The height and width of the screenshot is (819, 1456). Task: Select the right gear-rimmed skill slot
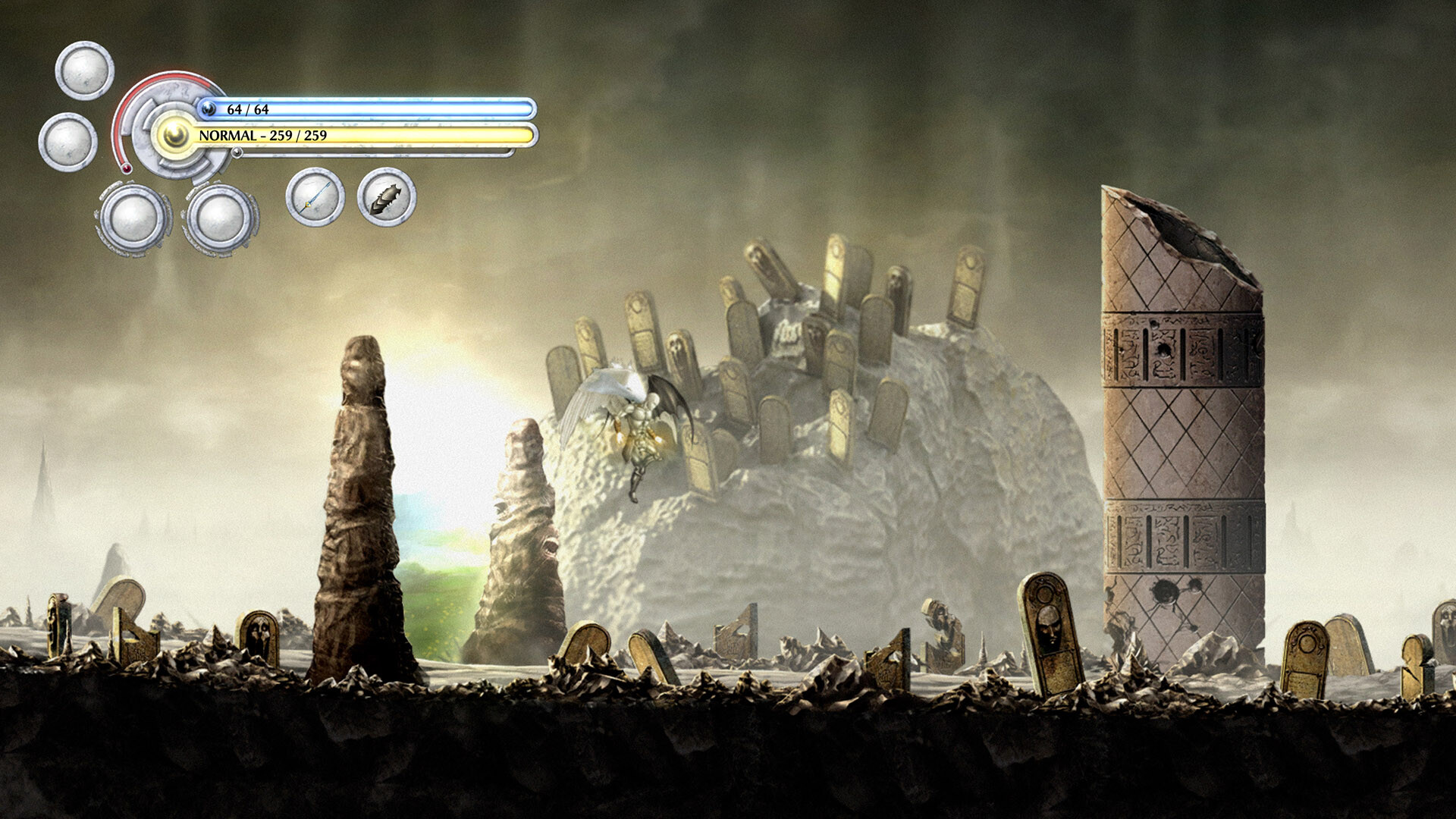click(220, 220)
